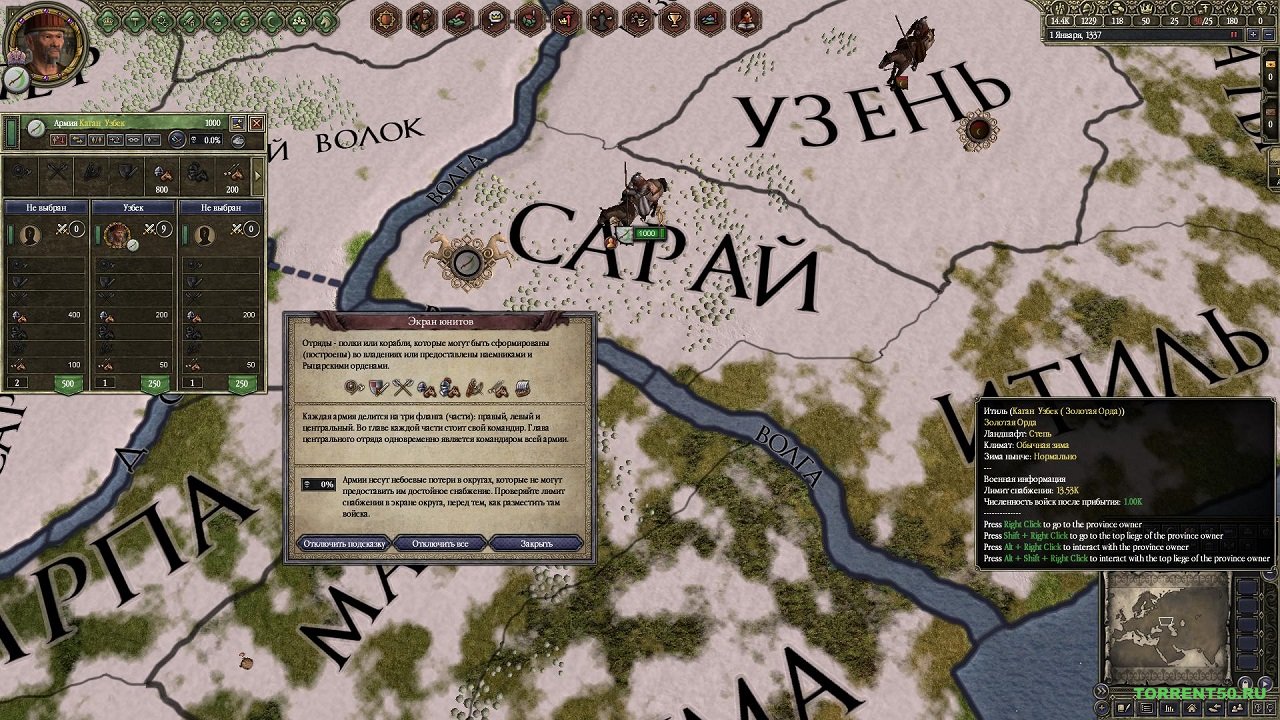Select the Узбек center flank commander header
Viewport: 1280px width, 720px height.
tap(133, 207)
